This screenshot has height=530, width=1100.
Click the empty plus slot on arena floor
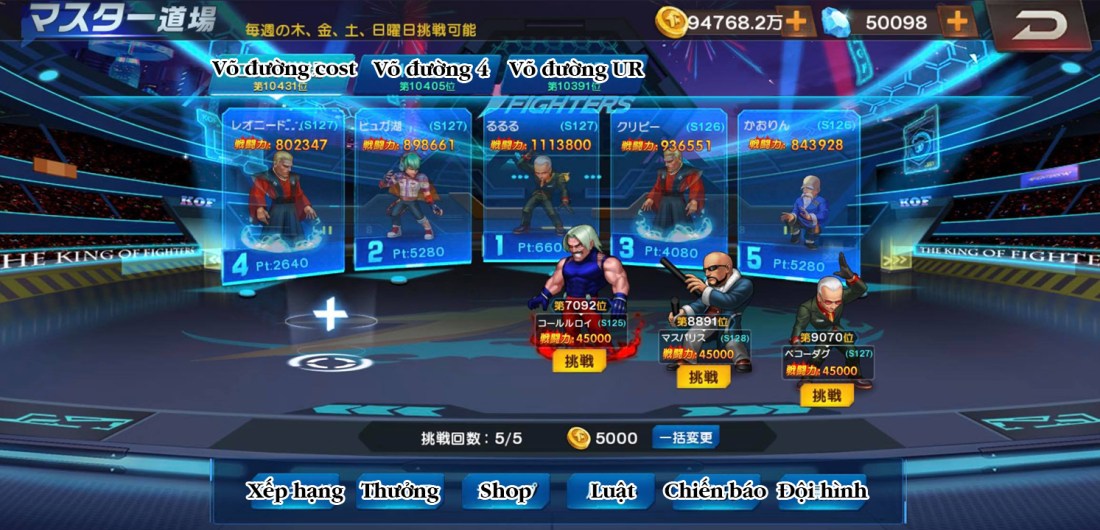330,314
